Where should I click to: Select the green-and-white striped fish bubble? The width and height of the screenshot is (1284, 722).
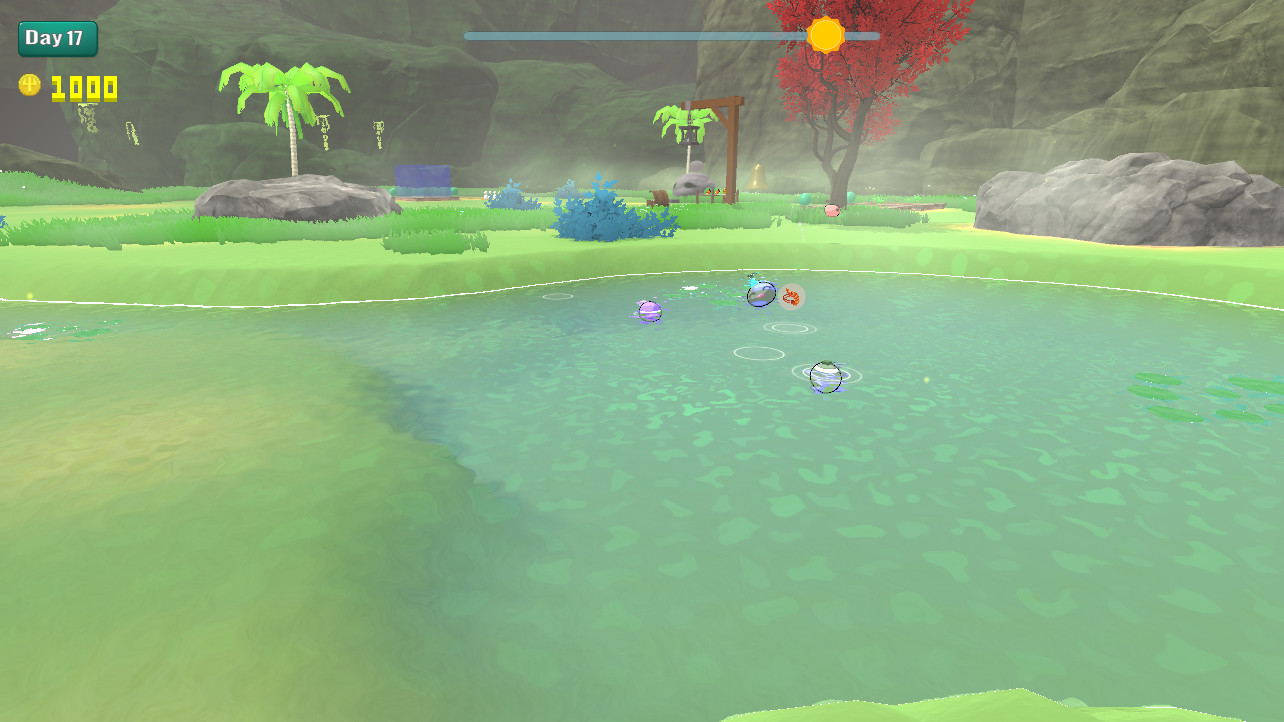(824, 377)
